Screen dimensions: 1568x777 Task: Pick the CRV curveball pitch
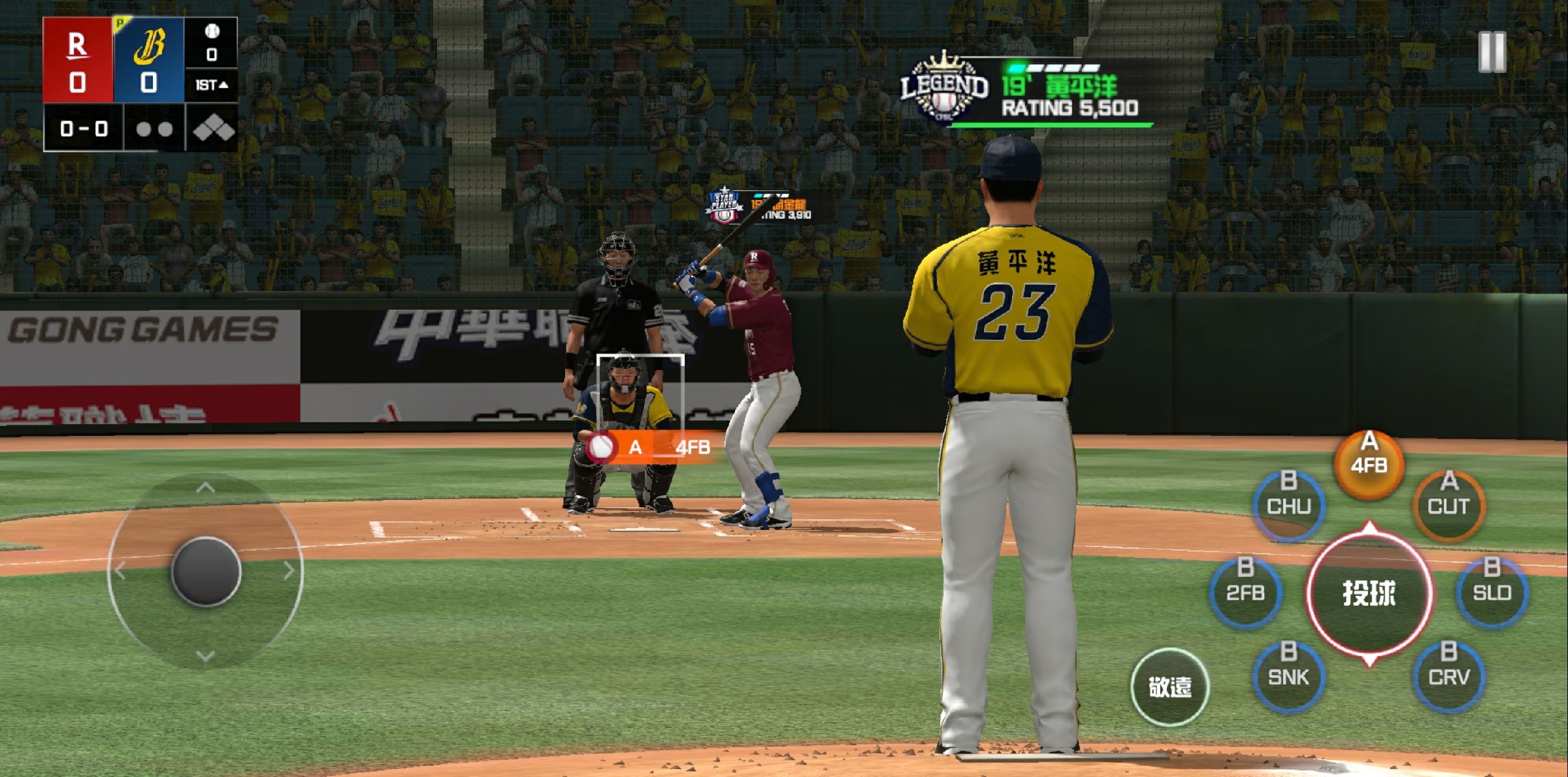[1448, 675]
